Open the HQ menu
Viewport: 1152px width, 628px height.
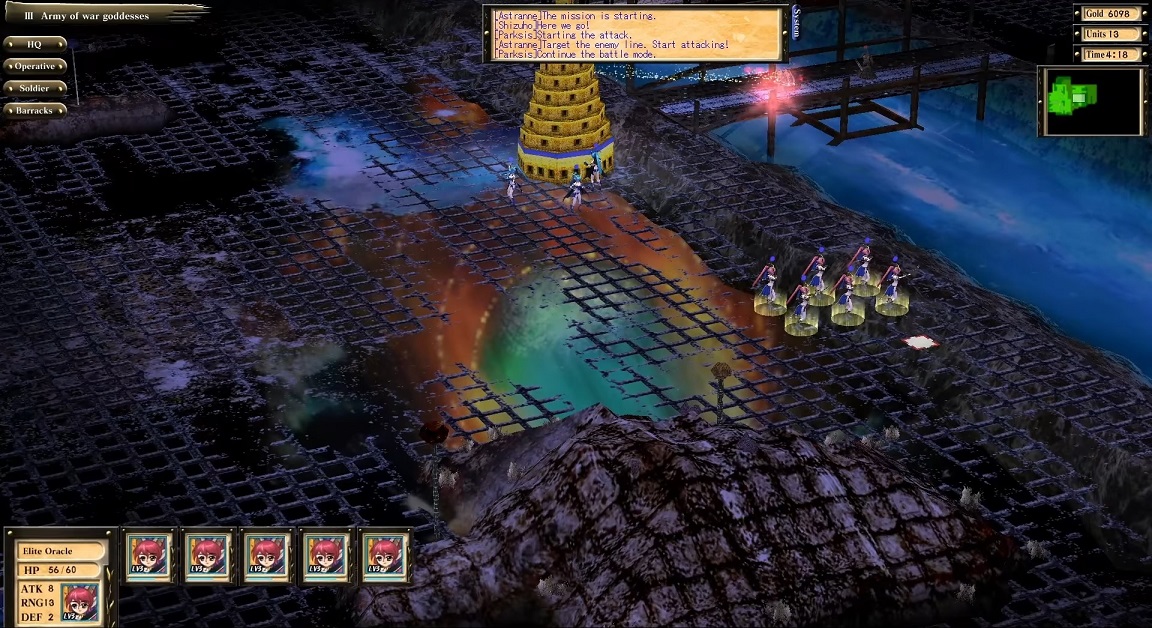tap(34, 44)
